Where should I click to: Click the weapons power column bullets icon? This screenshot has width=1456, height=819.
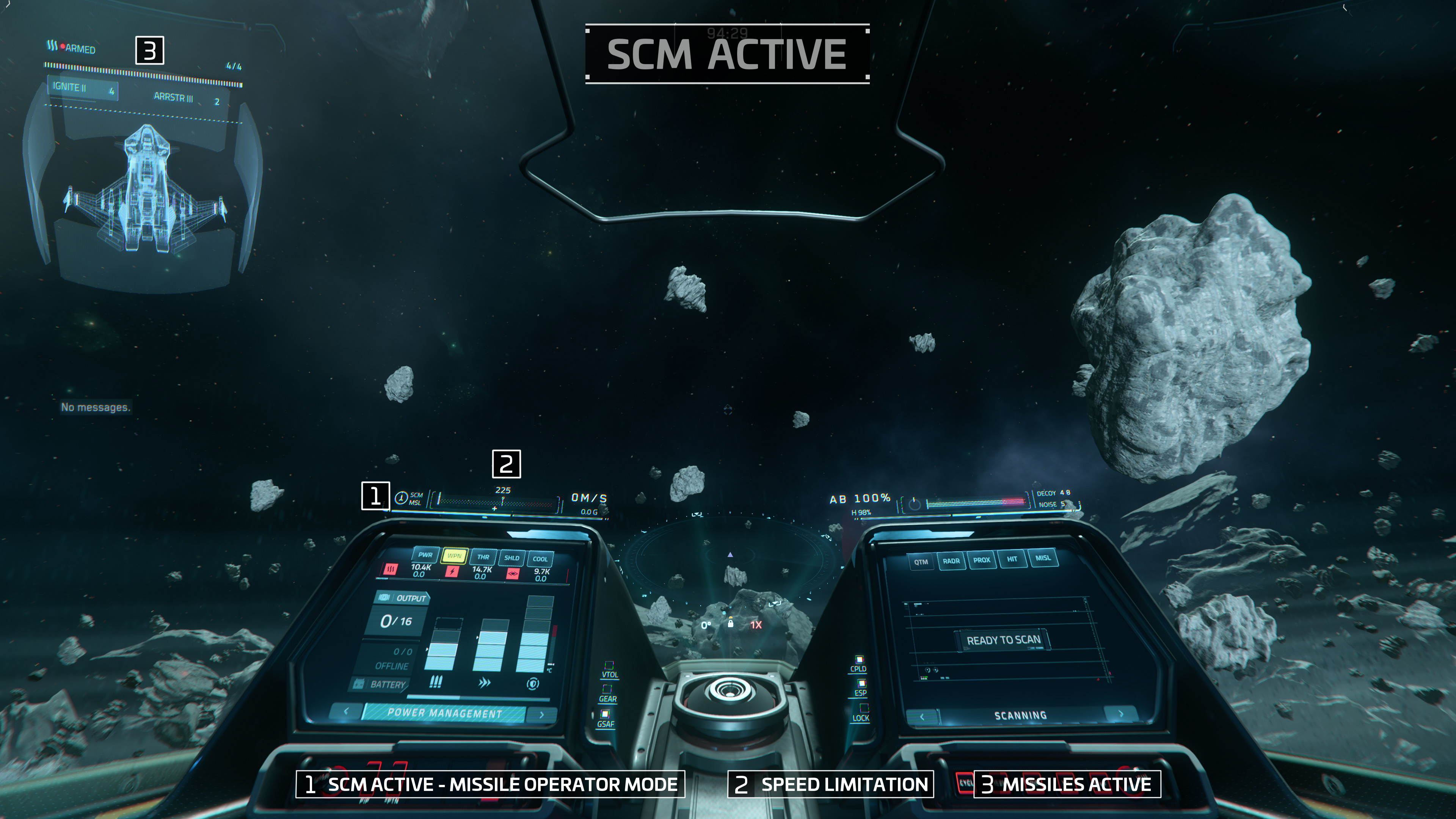[435, 682]
